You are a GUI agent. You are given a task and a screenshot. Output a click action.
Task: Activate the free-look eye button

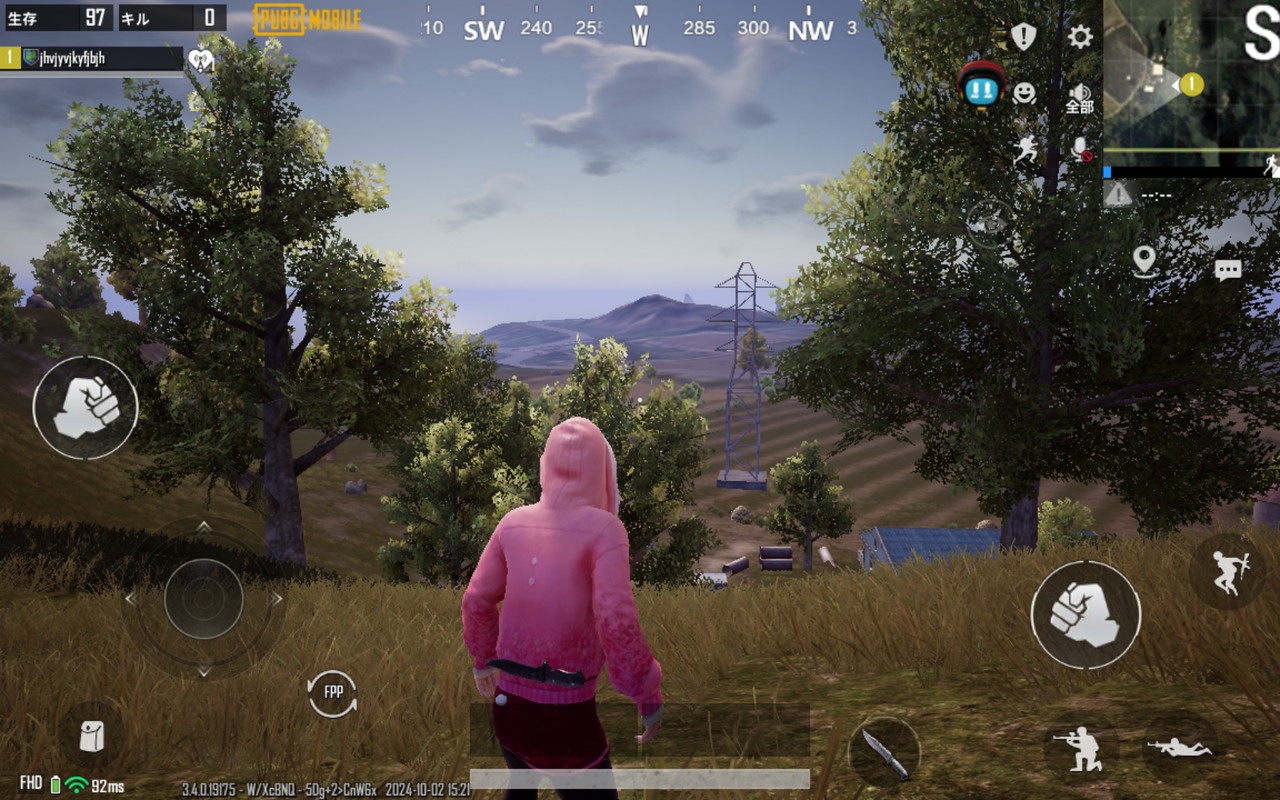988,222
